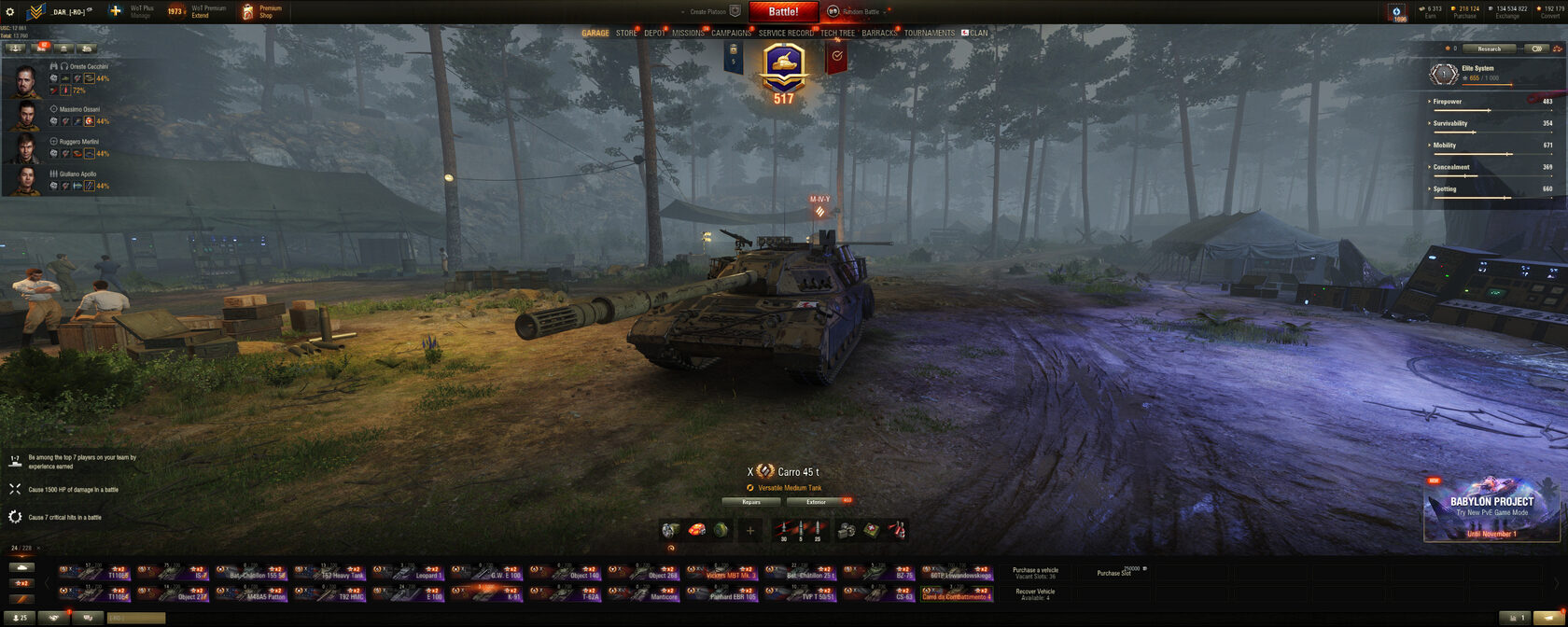
Task: Purchase a new vehicle slot
Action: coord(1116,573)
